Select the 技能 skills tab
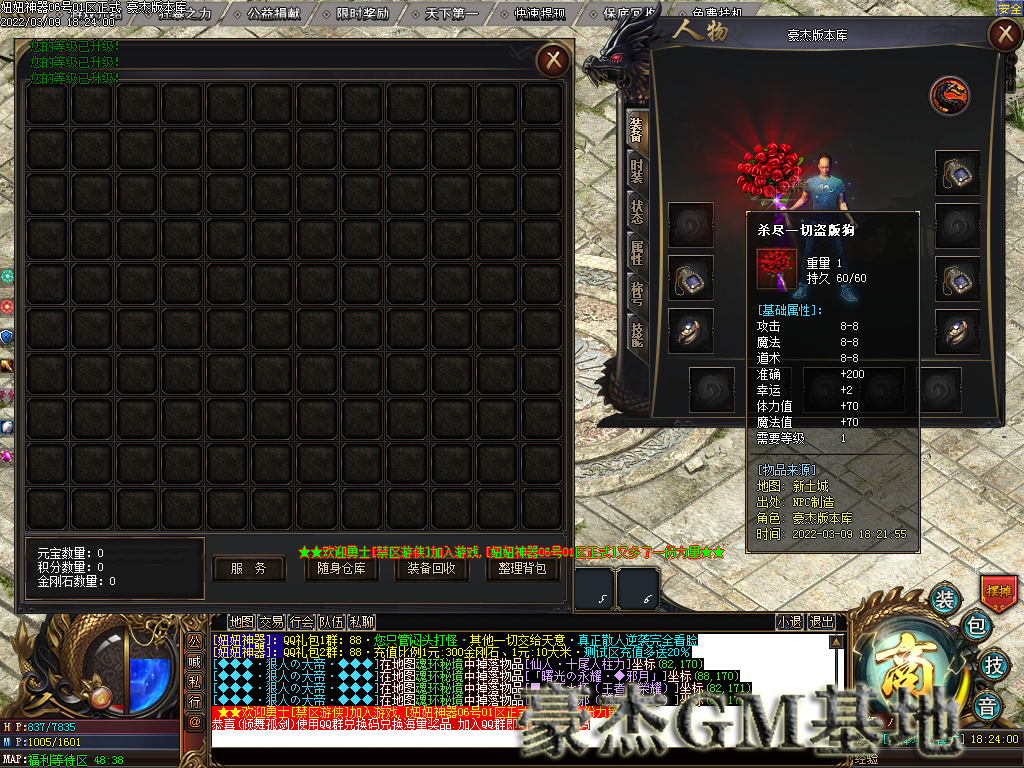1024x768 pixels. pyautogui.click(x=636, y=336)
